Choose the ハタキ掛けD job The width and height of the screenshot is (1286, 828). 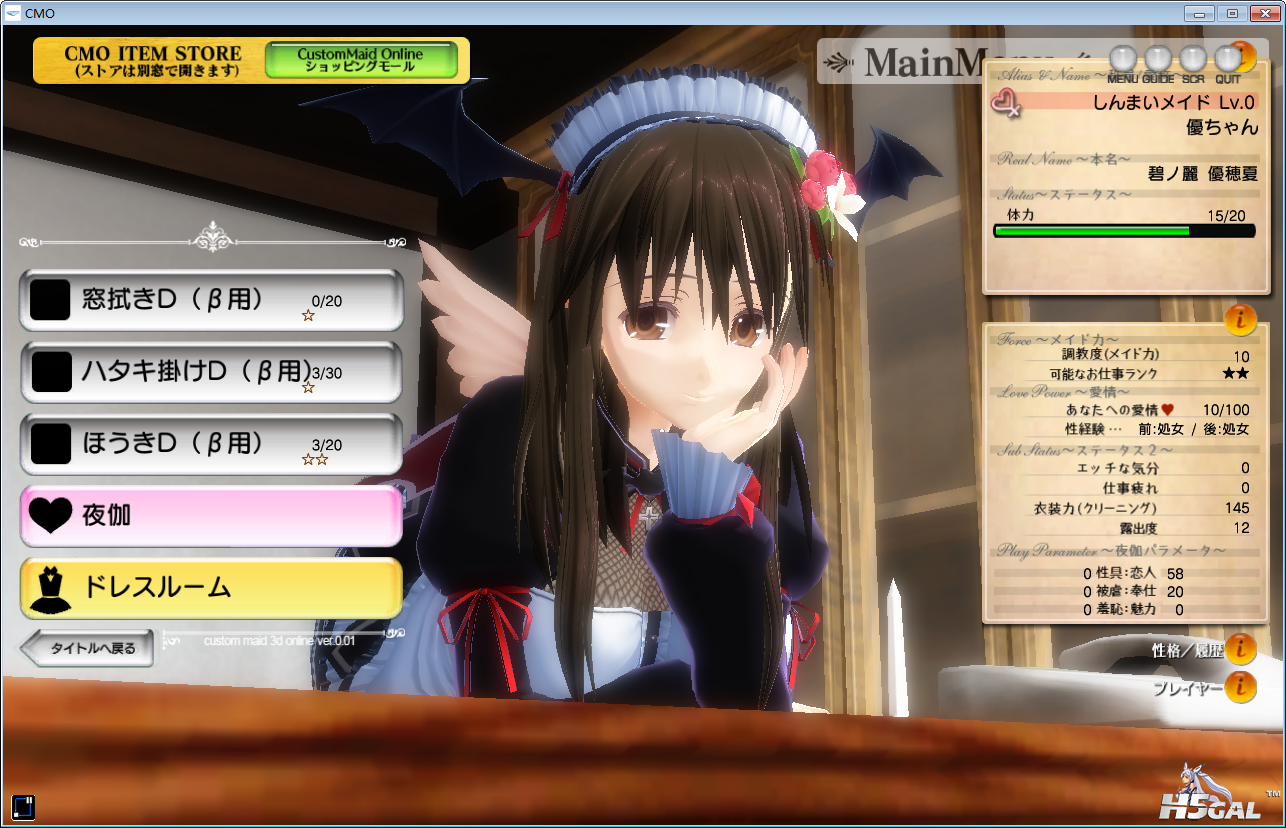click(x=211, y=372)
